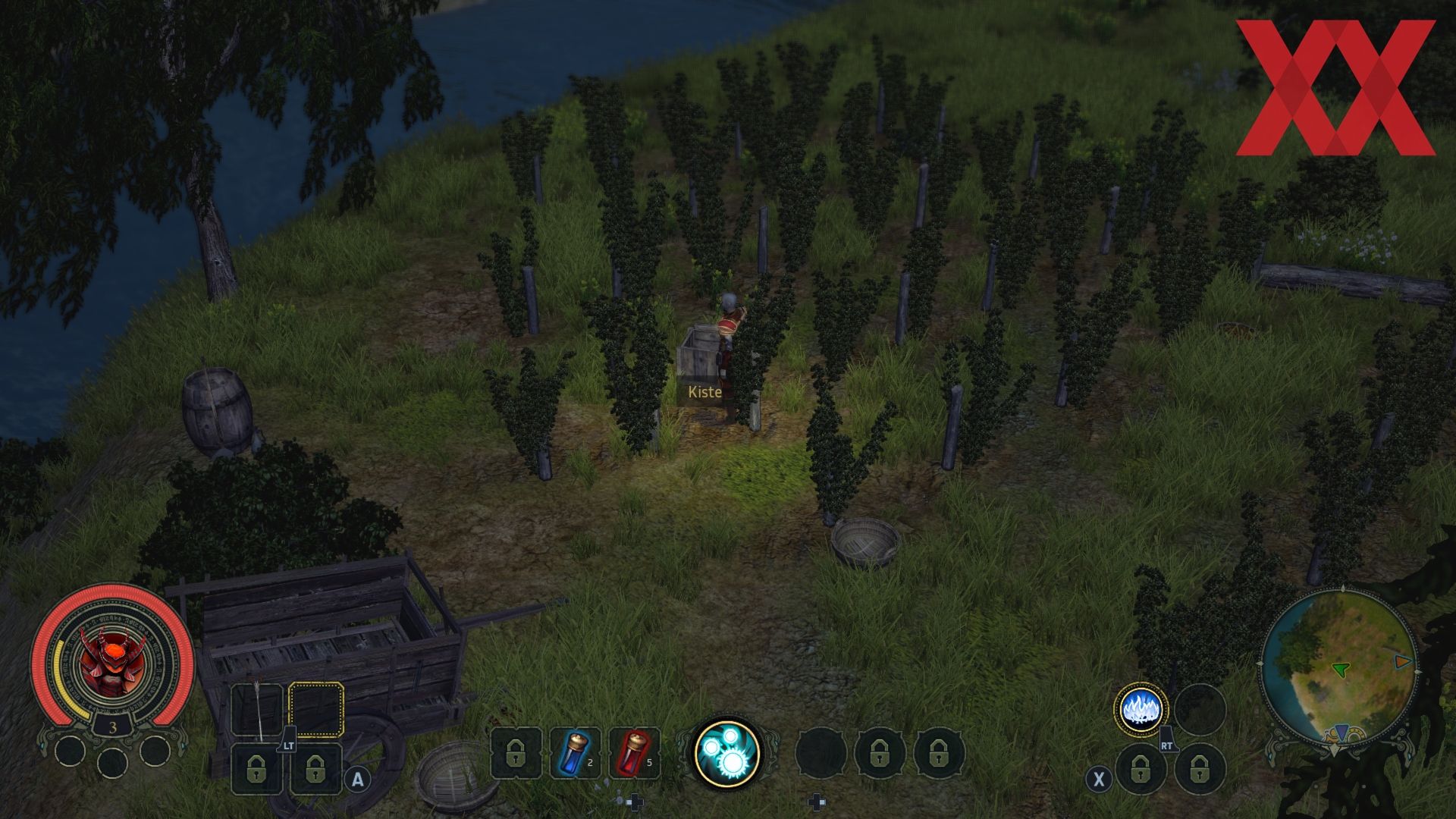Click the green player arrow on the minimap
The height and width of the screenshot is (819, 1456).
(x=1341, y=669)
